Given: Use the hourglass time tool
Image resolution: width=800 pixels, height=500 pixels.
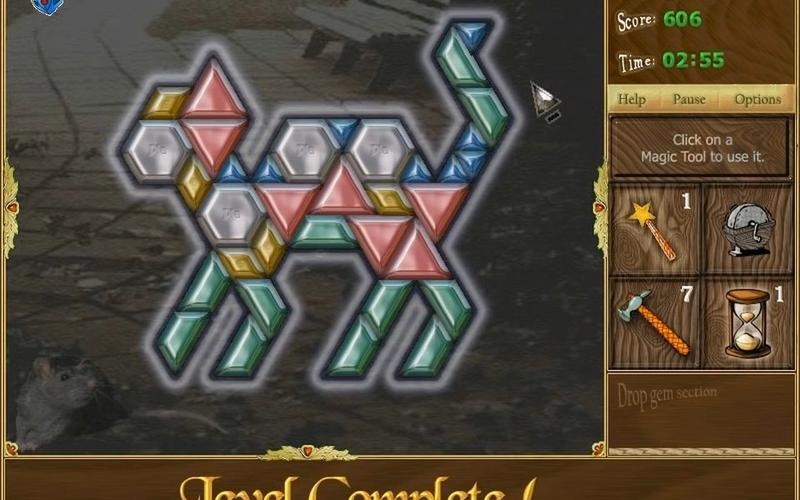Looking at the screenshot, I should point(748,322).
